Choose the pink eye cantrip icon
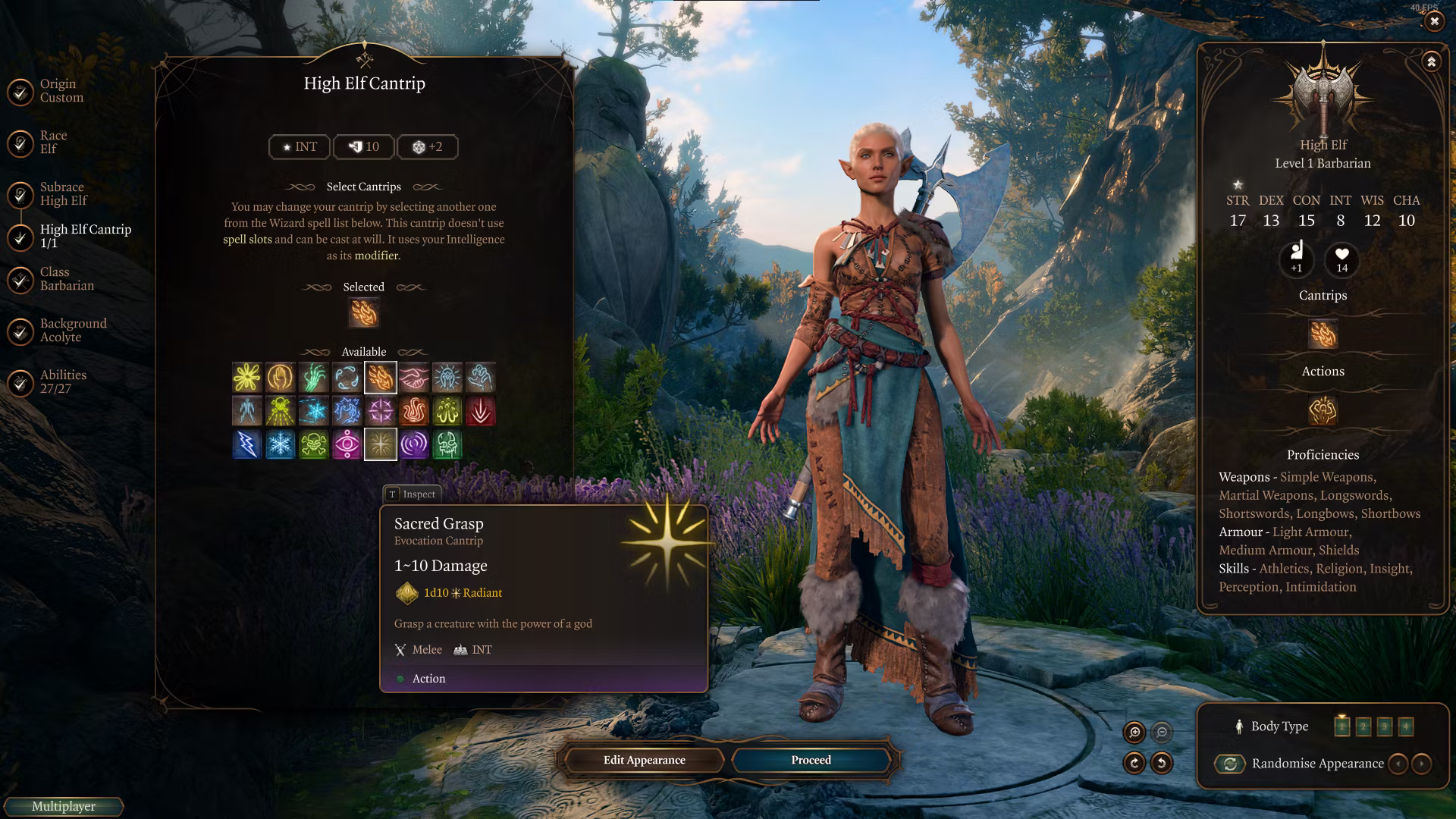The image size is (1456, 819). [x=347, y=444]
